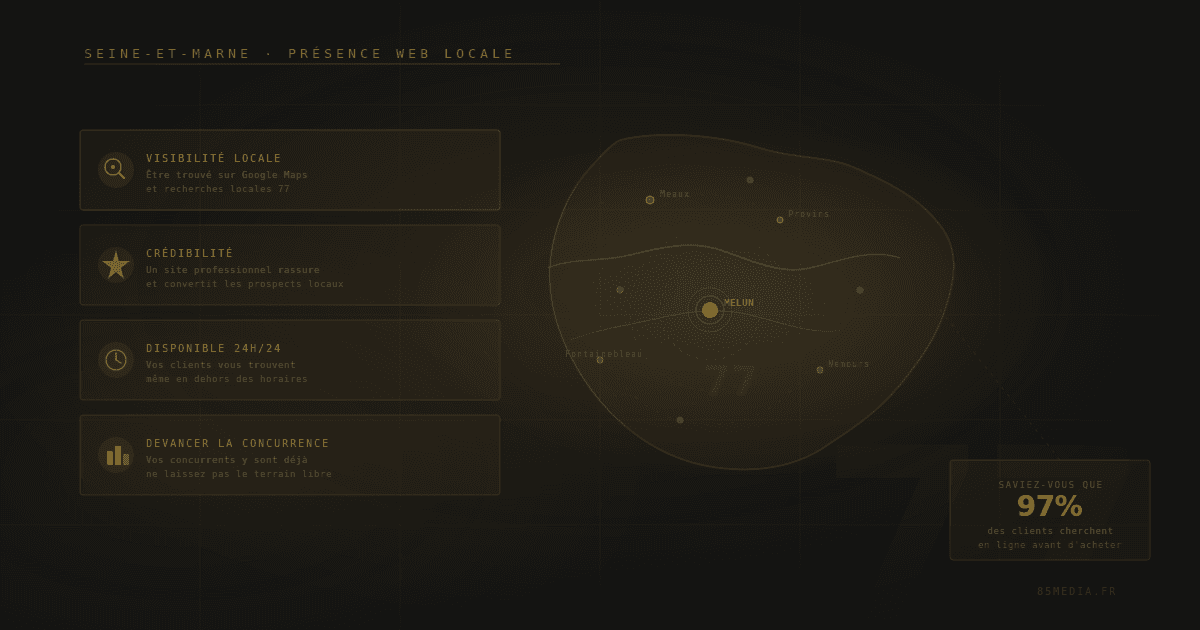Choose the Provins map marker
The image size is (1200, 630).
[x=780, y=220]
